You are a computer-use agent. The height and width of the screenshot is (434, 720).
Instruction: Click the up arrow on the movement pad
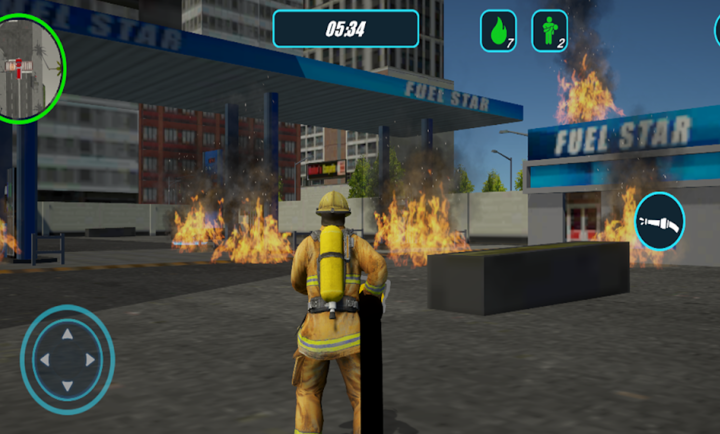pos(67,335)
